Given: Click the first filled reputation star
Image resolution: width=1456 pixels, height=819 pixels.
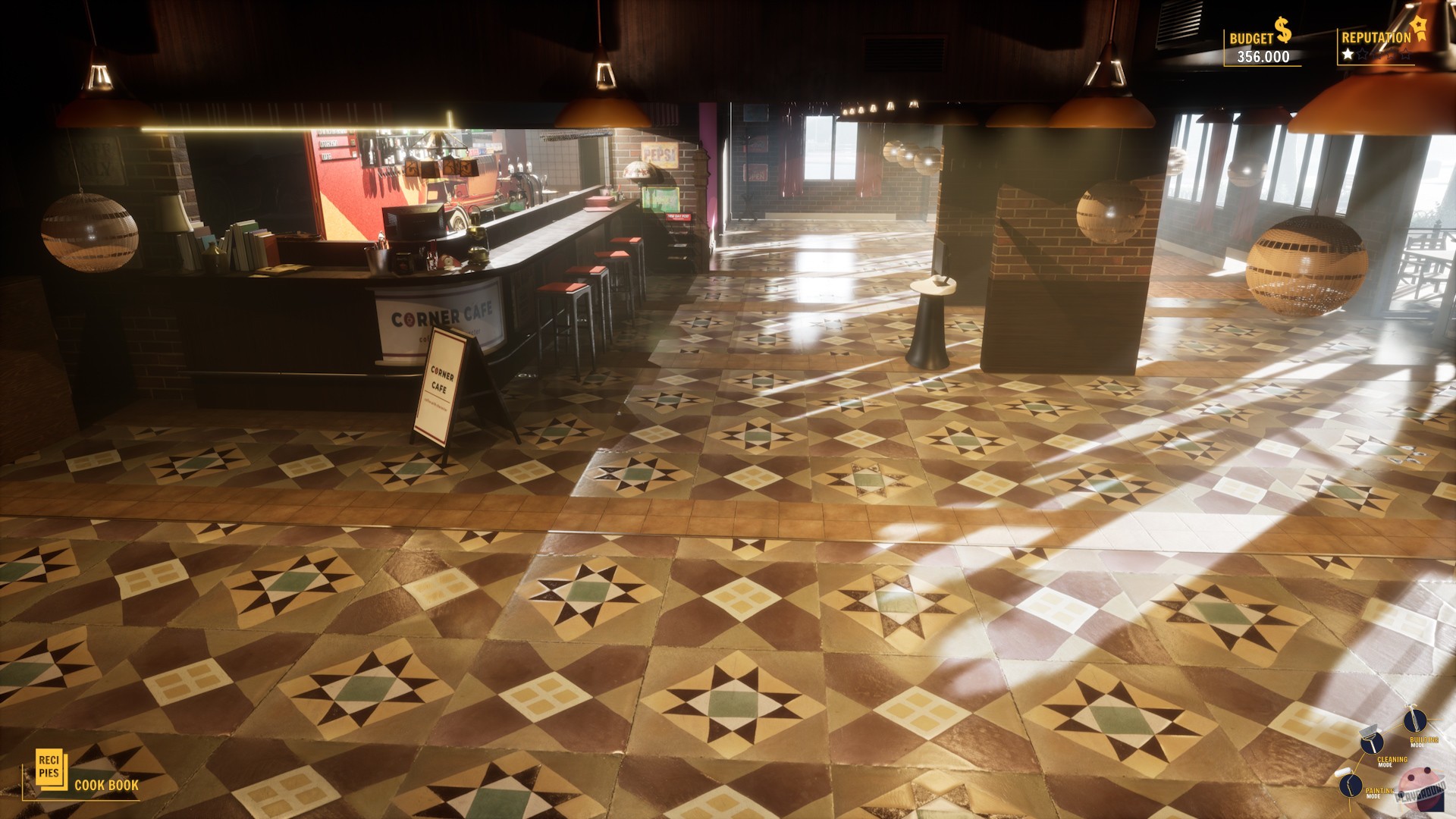Looking at the screenshot, I should (1347, 54).
